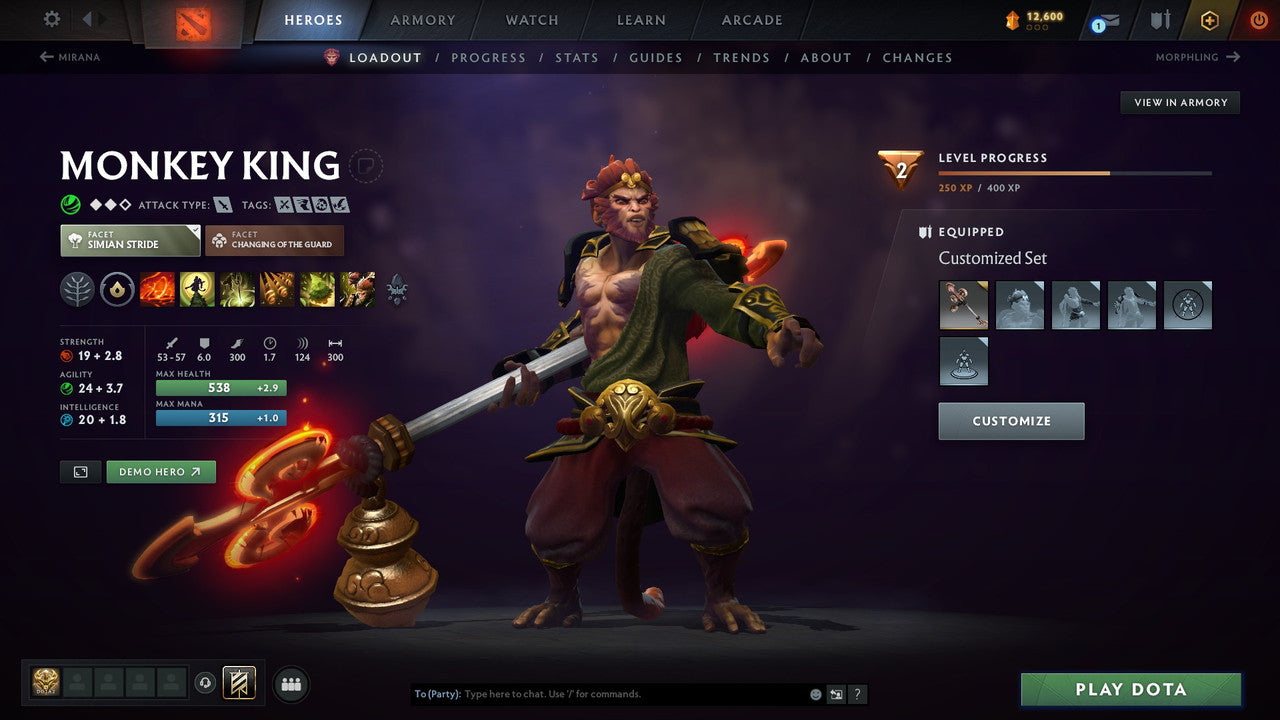The height and width of the screenshot is (720, 1280).
Task: Select the talent tree icon
Action: pos(76,289)
